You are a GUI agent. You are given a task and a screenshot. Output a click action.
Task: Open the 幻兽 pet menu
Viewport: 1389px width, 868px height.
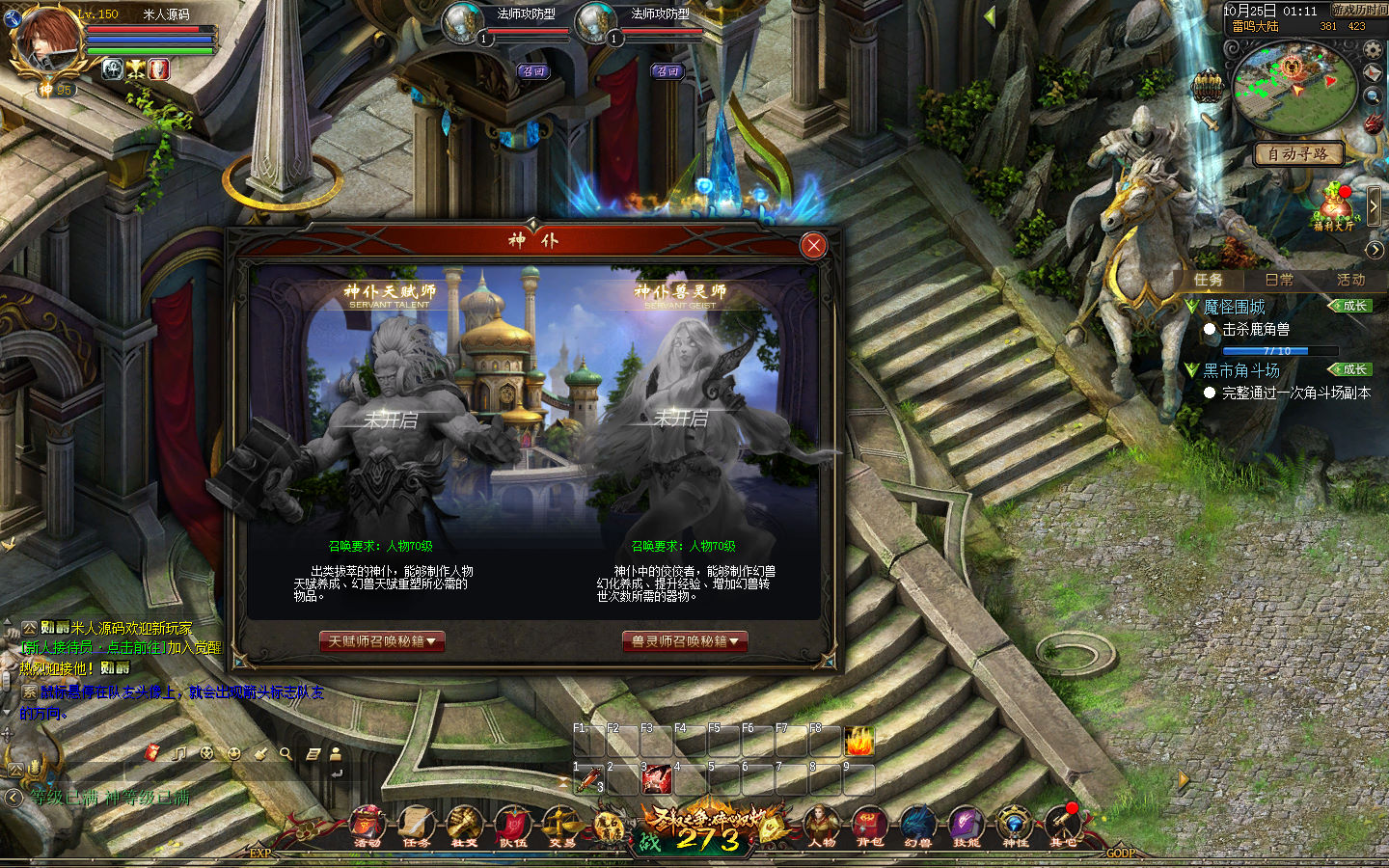click(x=917, y=826)
